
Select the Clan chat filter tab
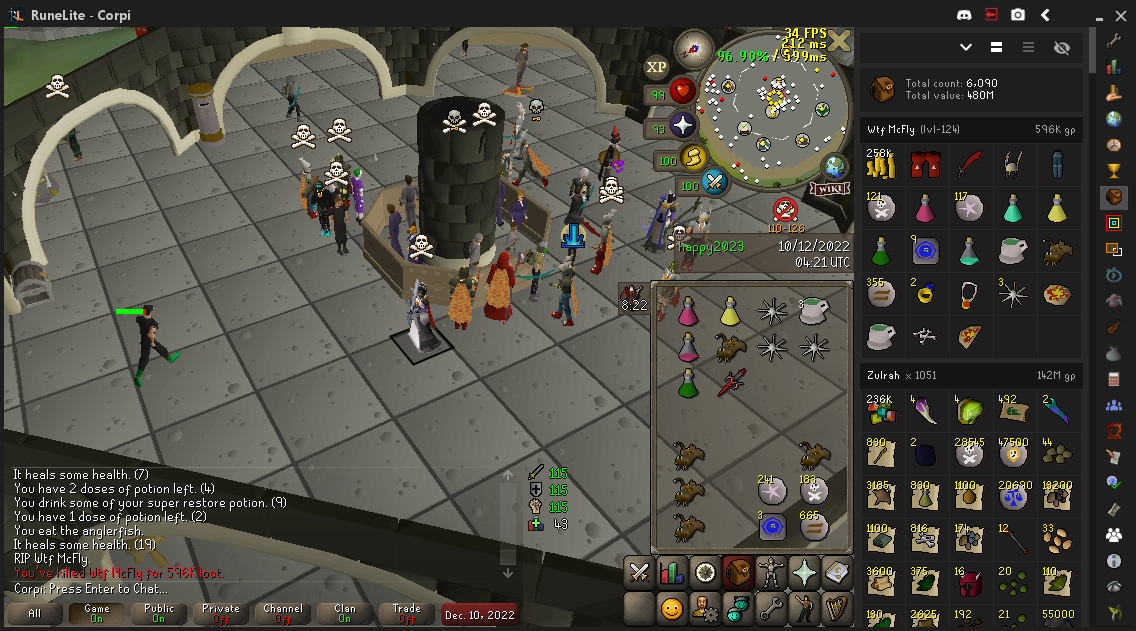tap(345, 613)
